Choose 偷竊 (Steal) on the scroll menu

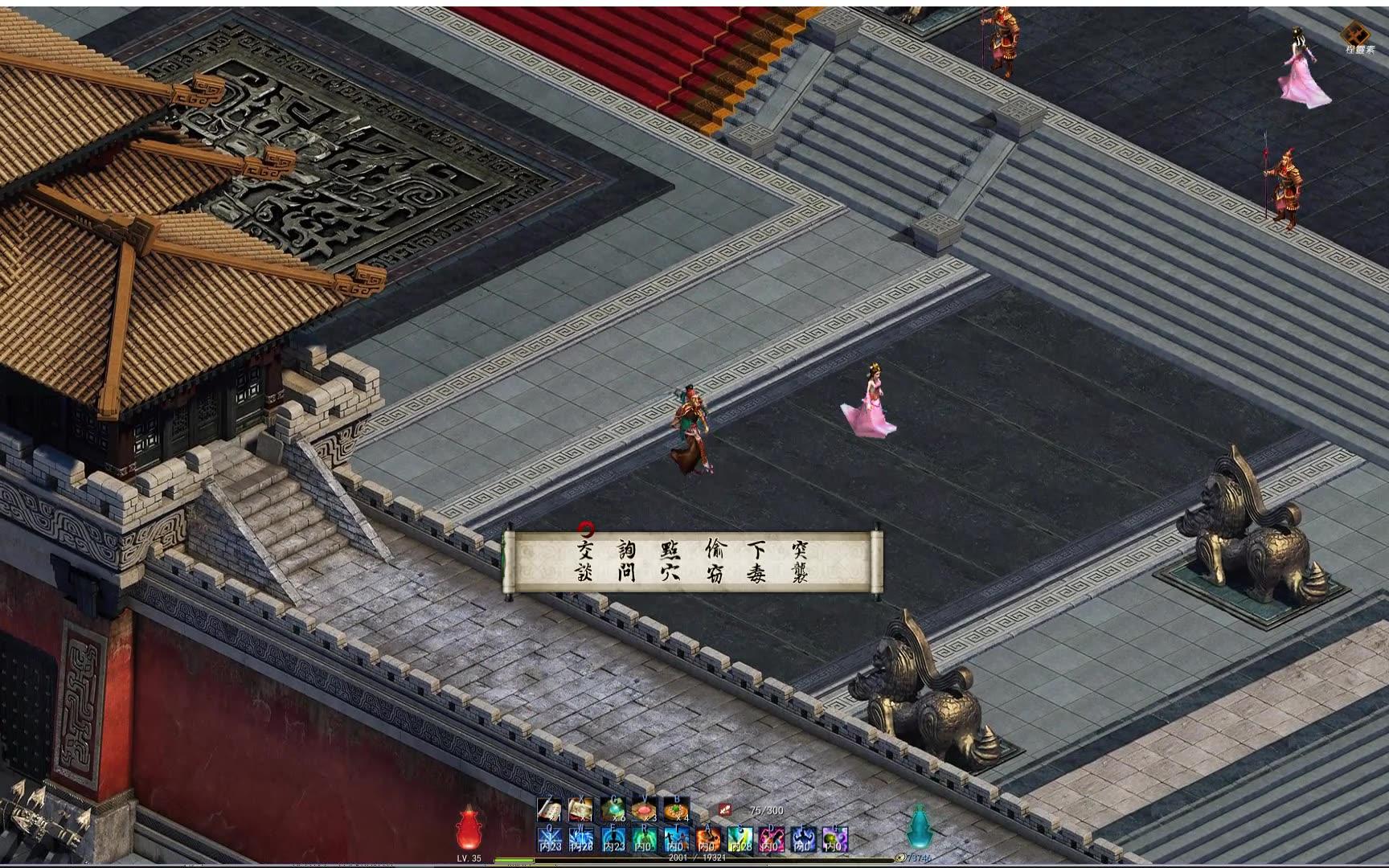tap(715, 561)
